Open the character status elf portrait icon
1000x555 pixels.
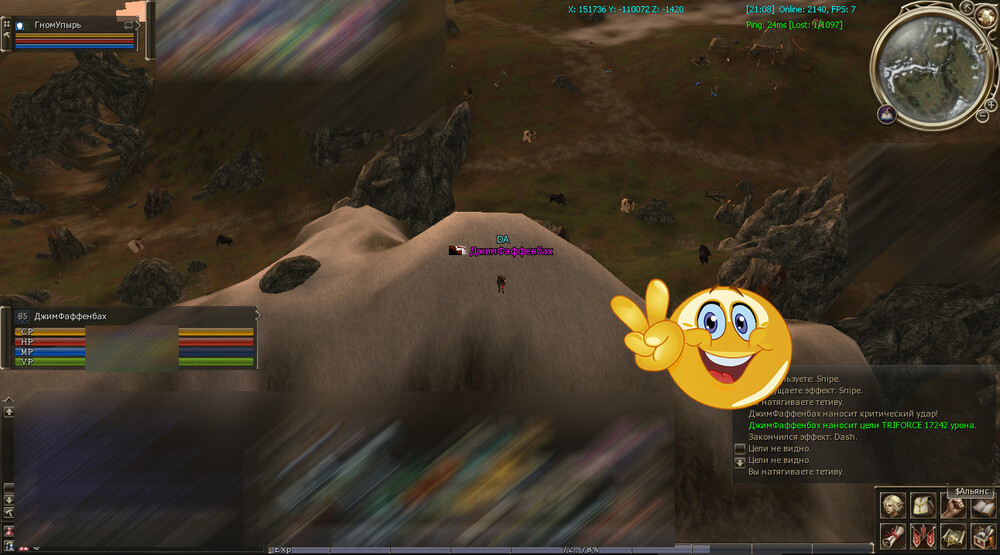tap(892, 506)
